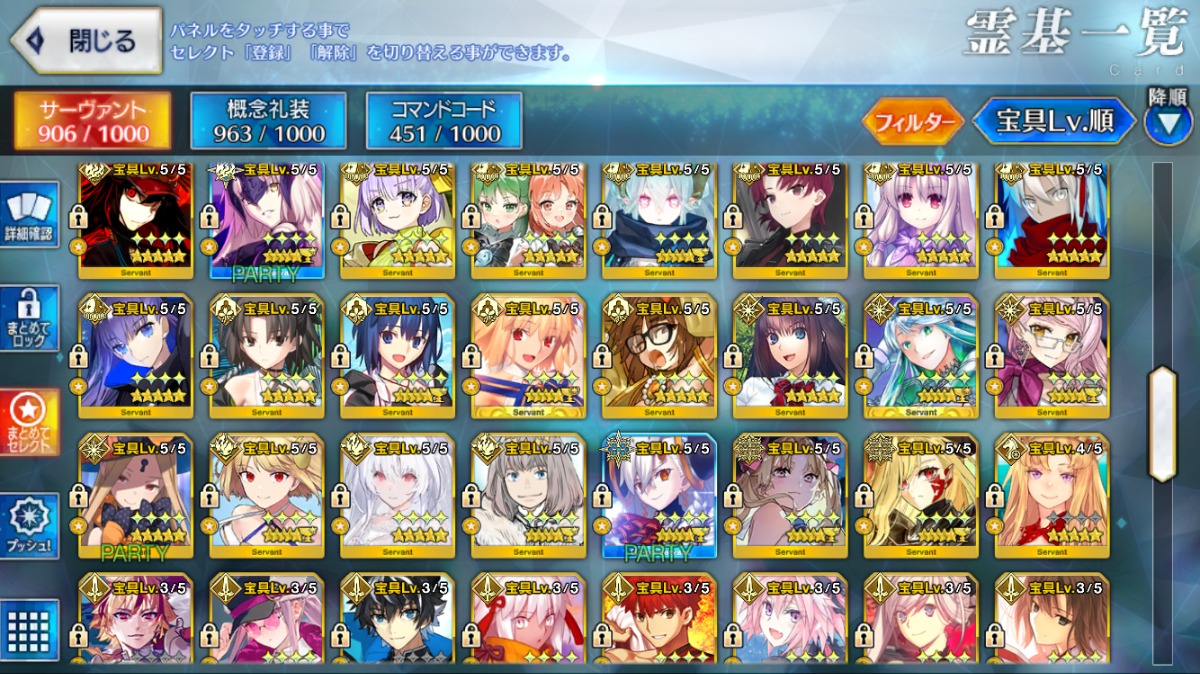The image size is (1200, 674).
Task: Grab the list scrollbar handle
Action: [x=1162, y=424]
